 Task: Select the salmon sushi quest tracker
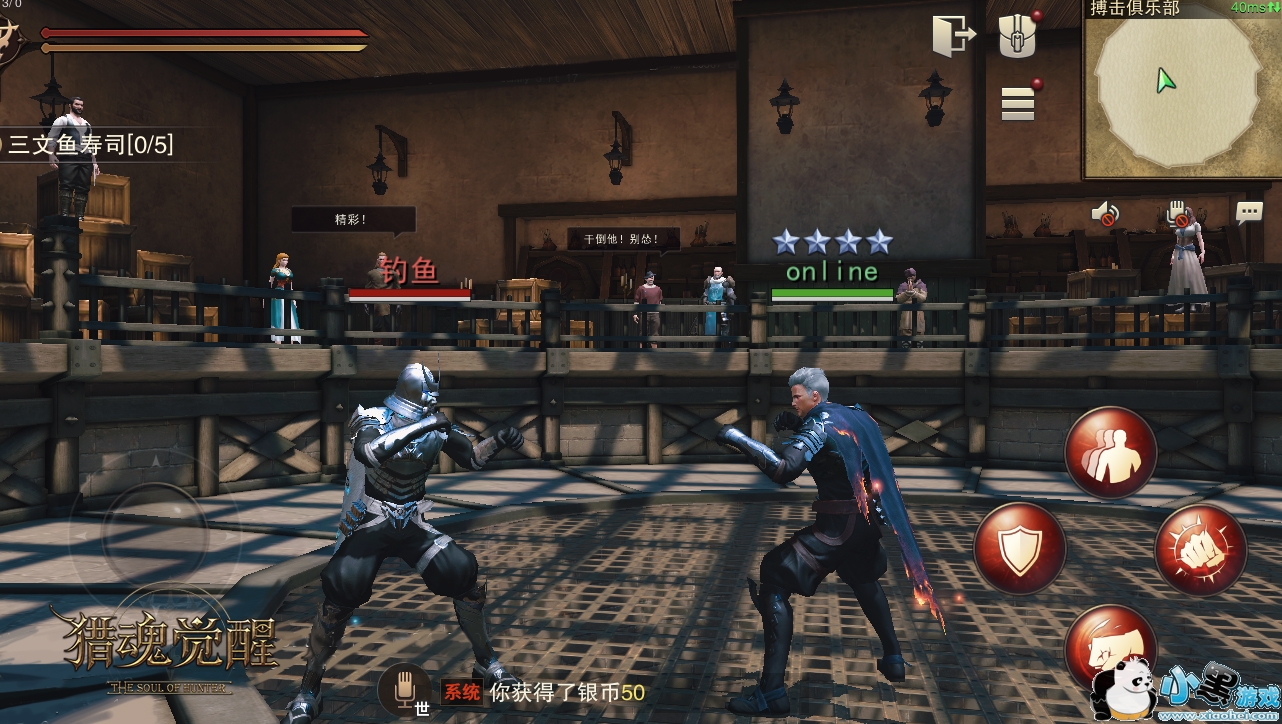click(90, 145)
